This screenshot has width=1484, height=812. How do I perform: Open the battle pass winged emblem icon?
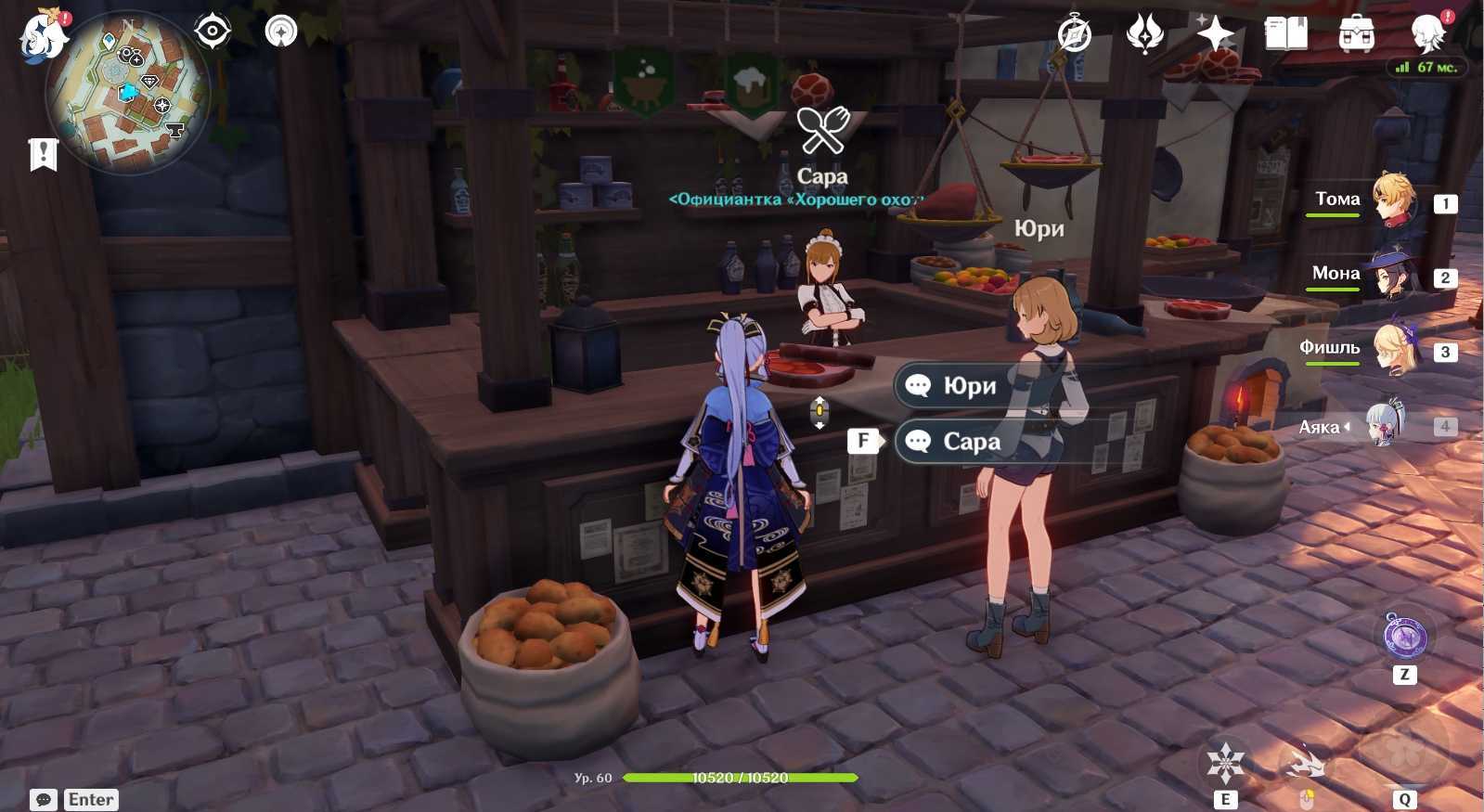click(1145, 34)
